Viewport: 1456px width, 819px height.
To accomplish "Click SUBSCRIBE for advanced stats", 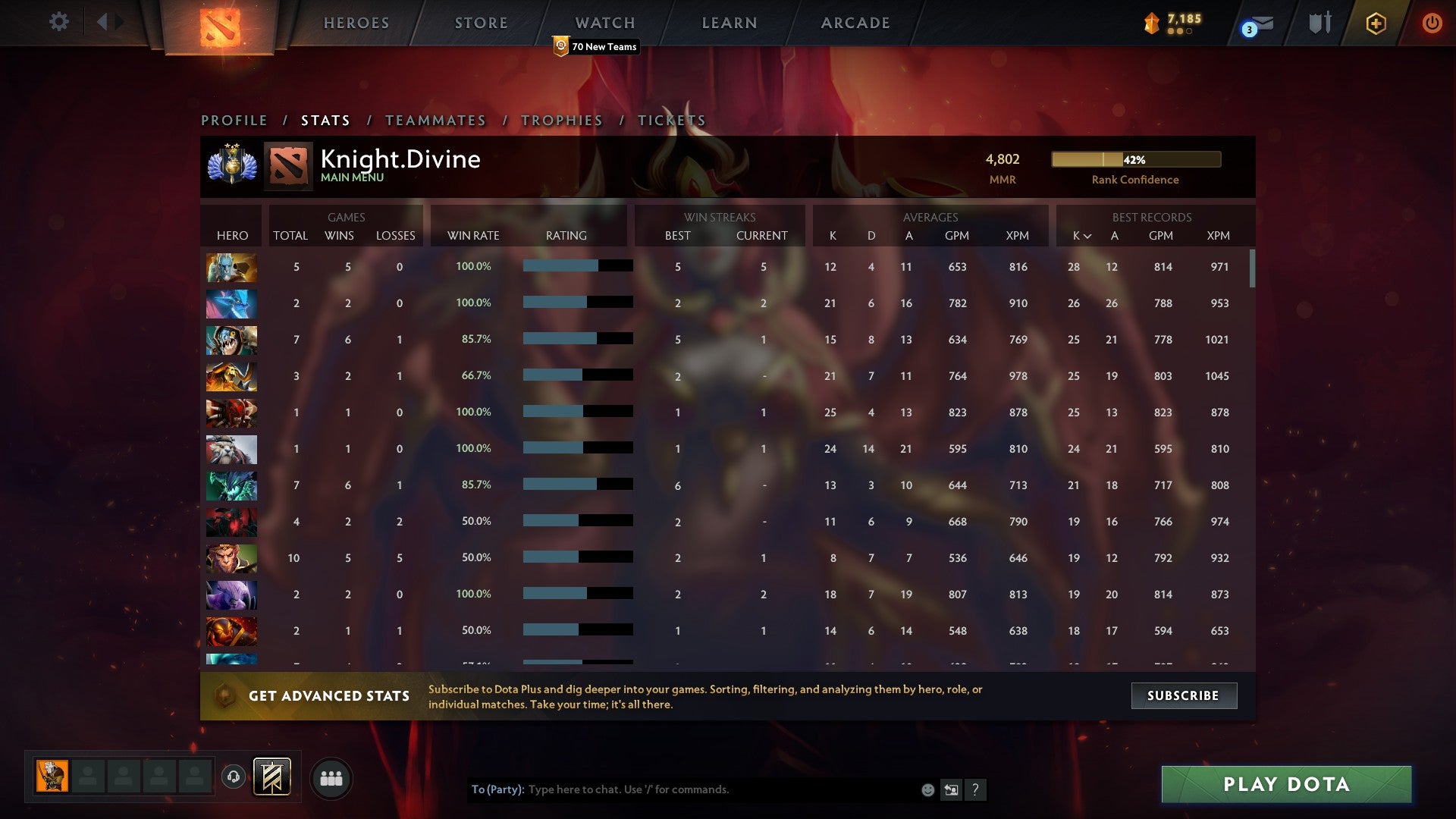I will pos(1184,695).
